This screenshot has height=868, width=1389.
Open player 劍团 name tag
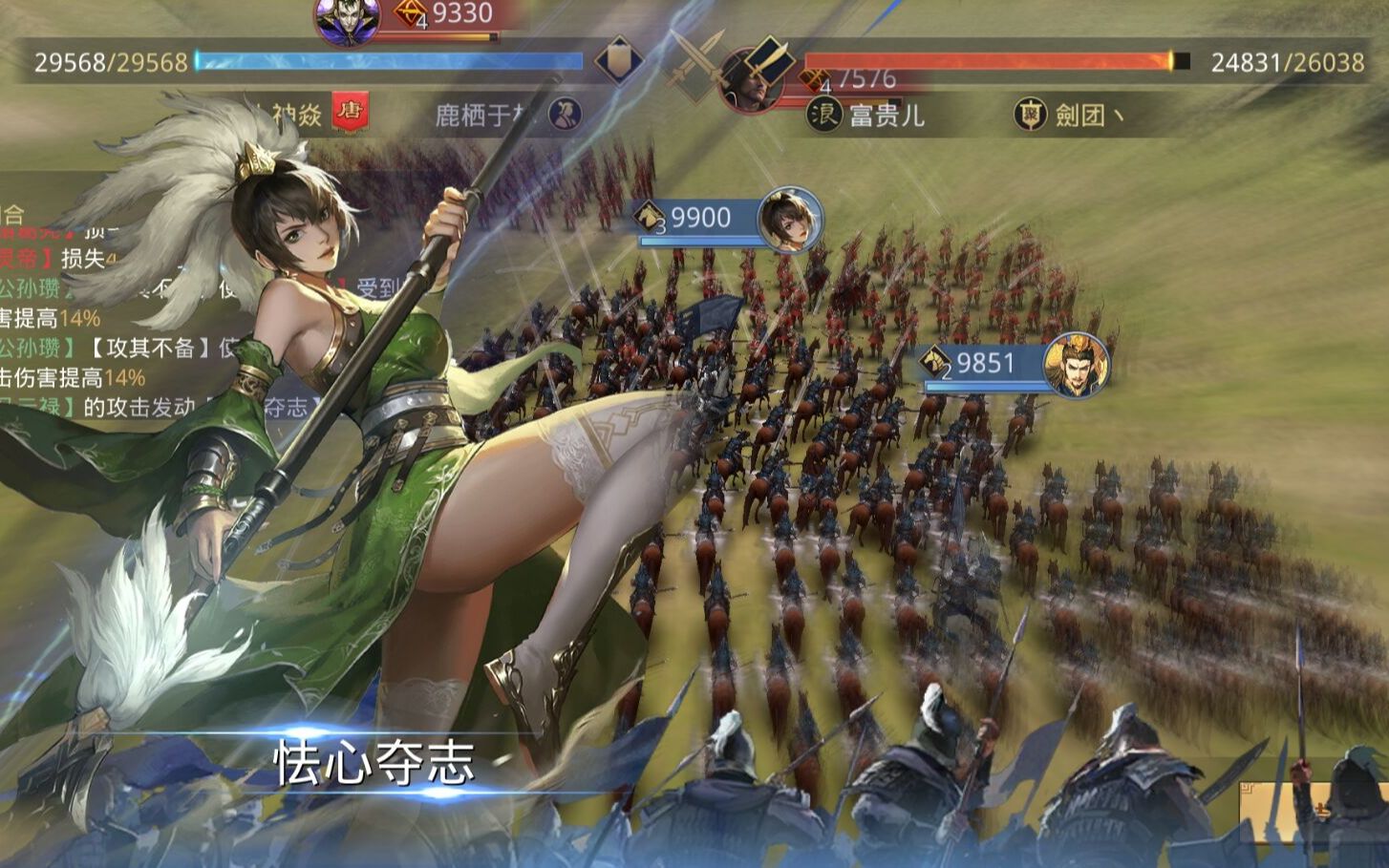click(x=1088, y=116)
